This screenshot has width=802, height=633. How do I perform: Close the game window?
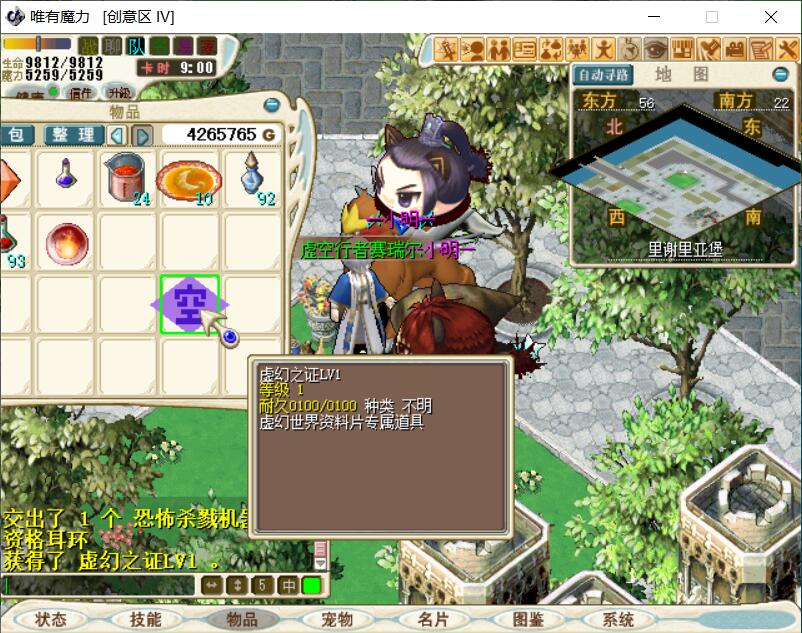point(771,17)
